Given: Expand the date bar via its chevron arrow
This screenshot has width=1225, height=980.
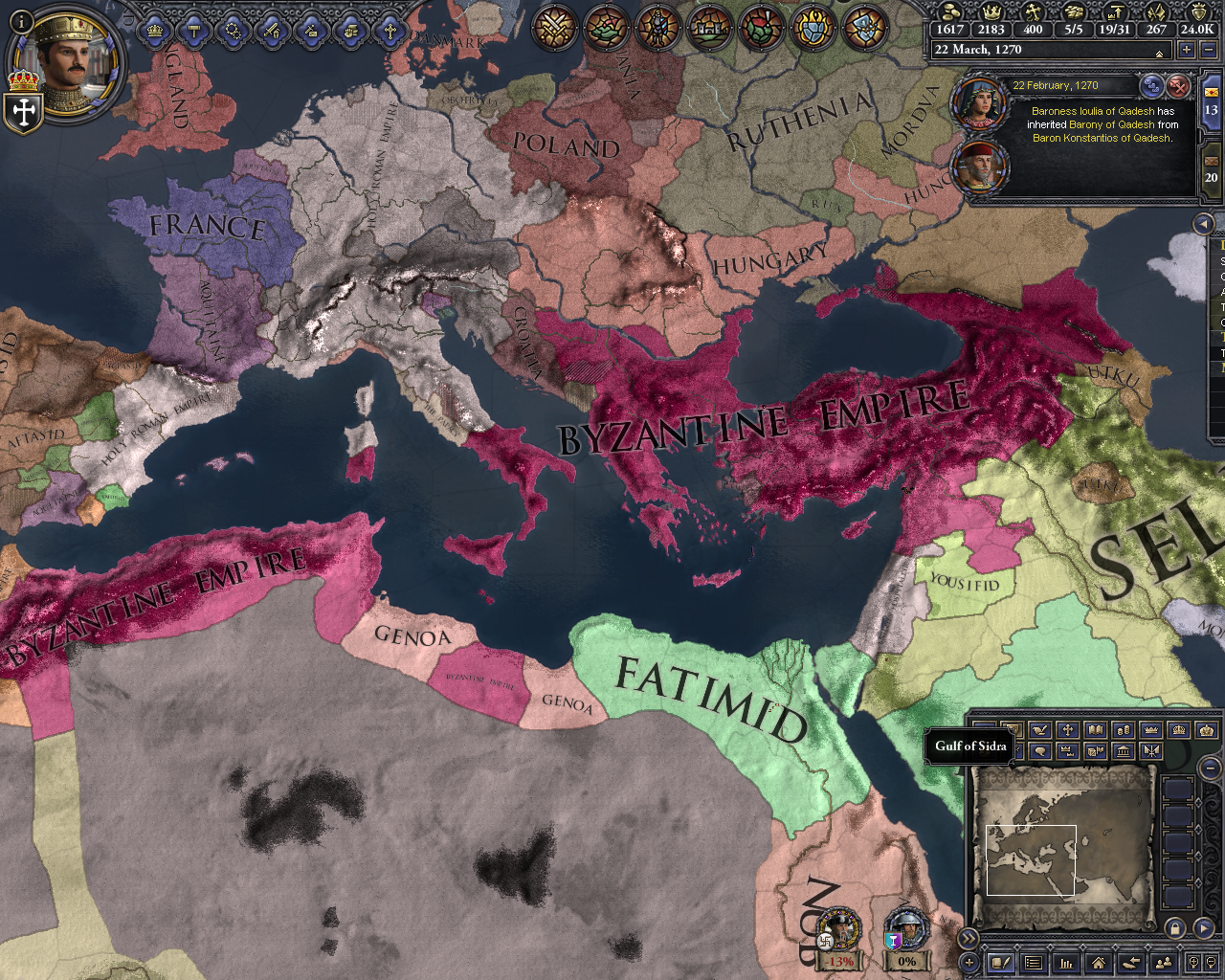Looking at the screenshot, I should tap(1159, 55).
